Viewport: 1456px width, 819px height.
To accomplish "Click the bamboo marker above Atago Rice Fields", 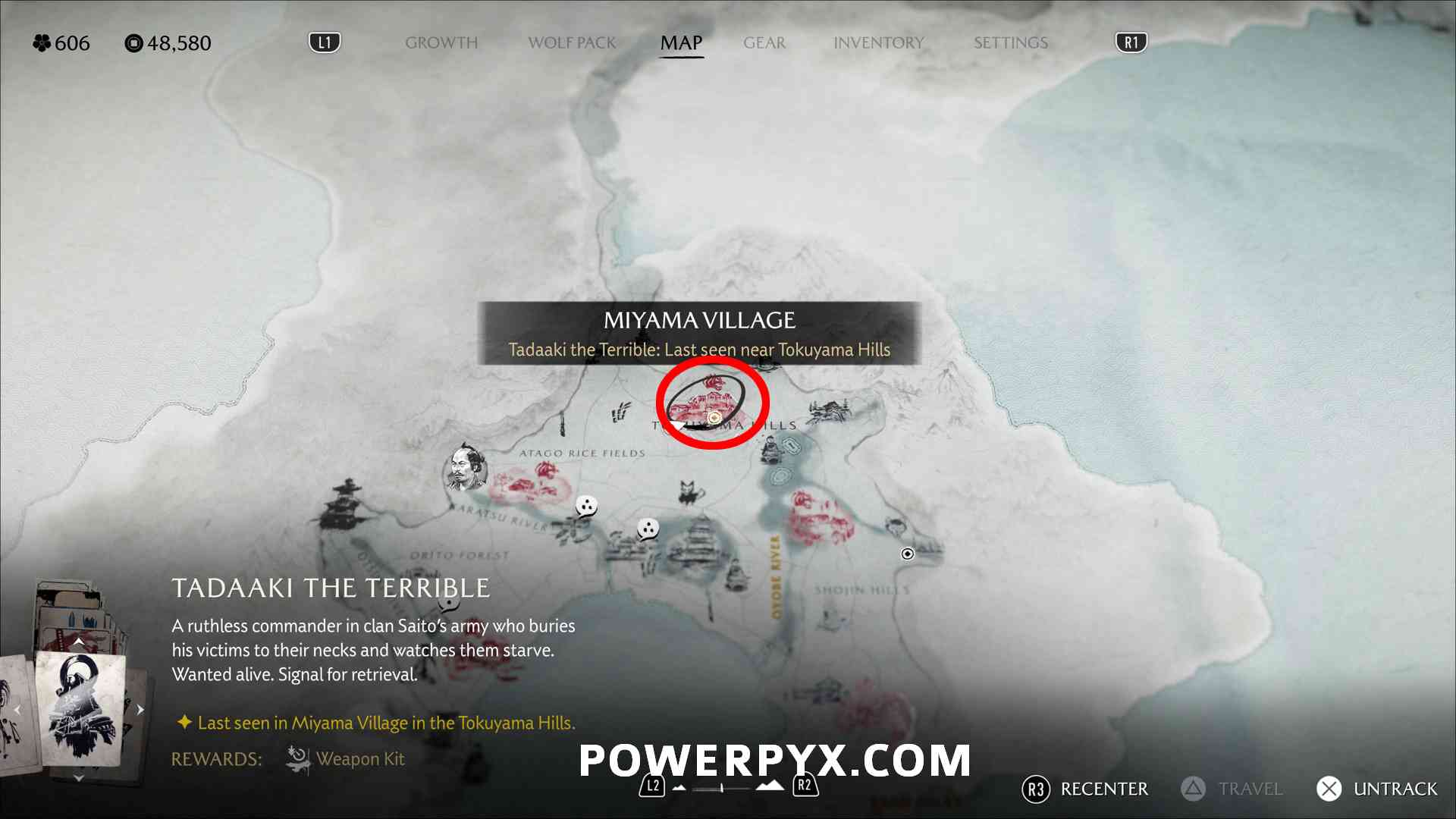I will coord(620,413).
